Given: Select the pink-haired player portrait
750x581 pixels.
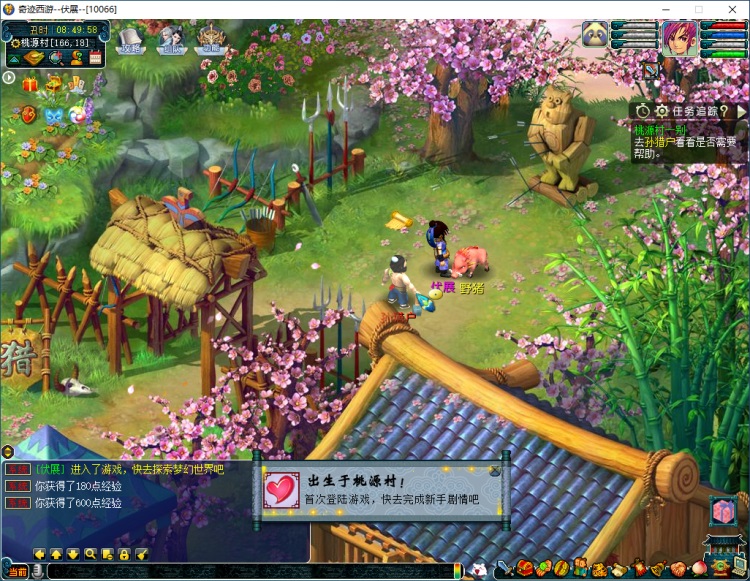Looking at the screenshot, I should 678,38.
